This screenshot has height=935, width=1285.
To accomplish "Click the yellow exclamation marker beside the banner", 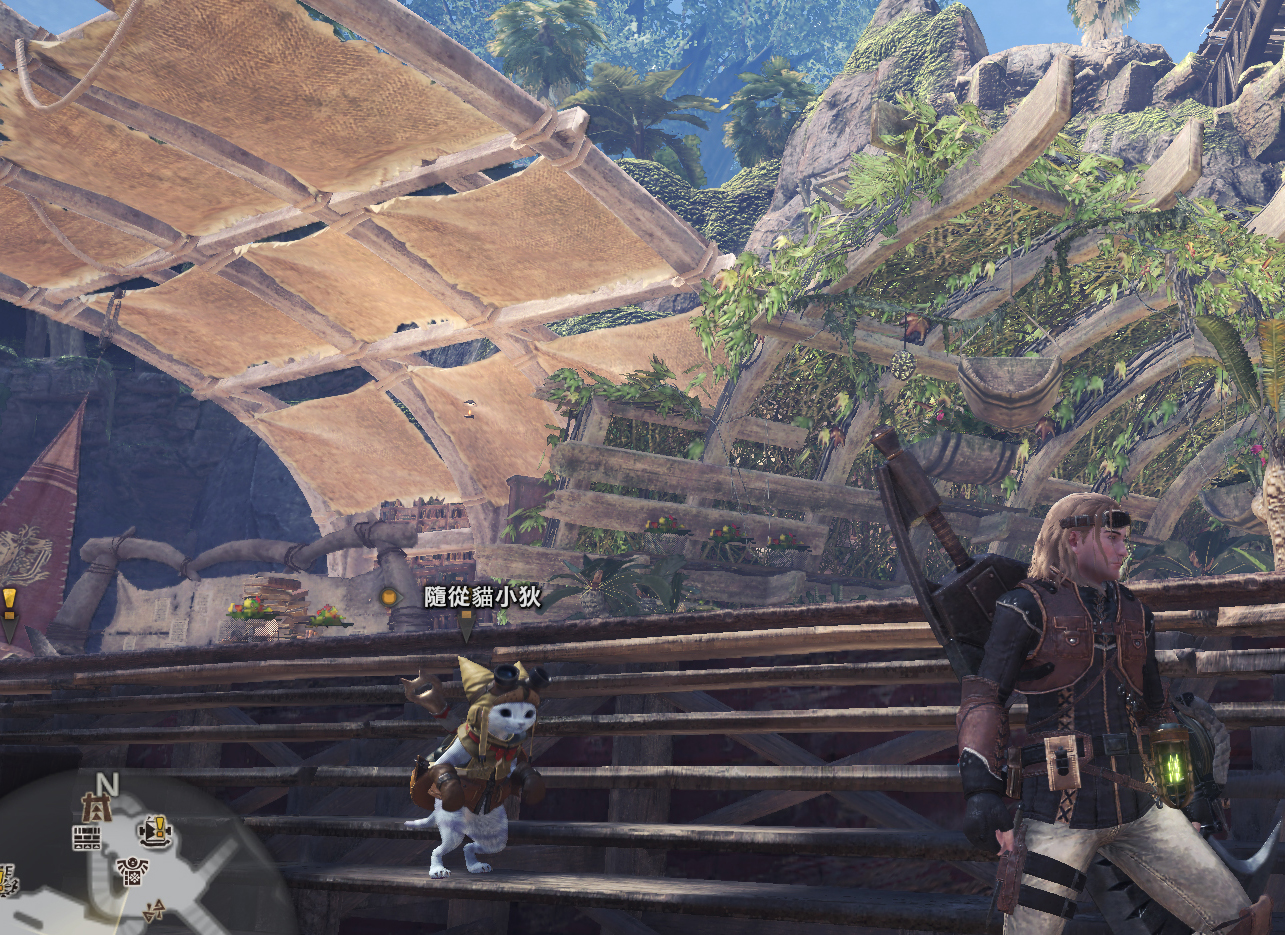I will (x=9, y=602).
